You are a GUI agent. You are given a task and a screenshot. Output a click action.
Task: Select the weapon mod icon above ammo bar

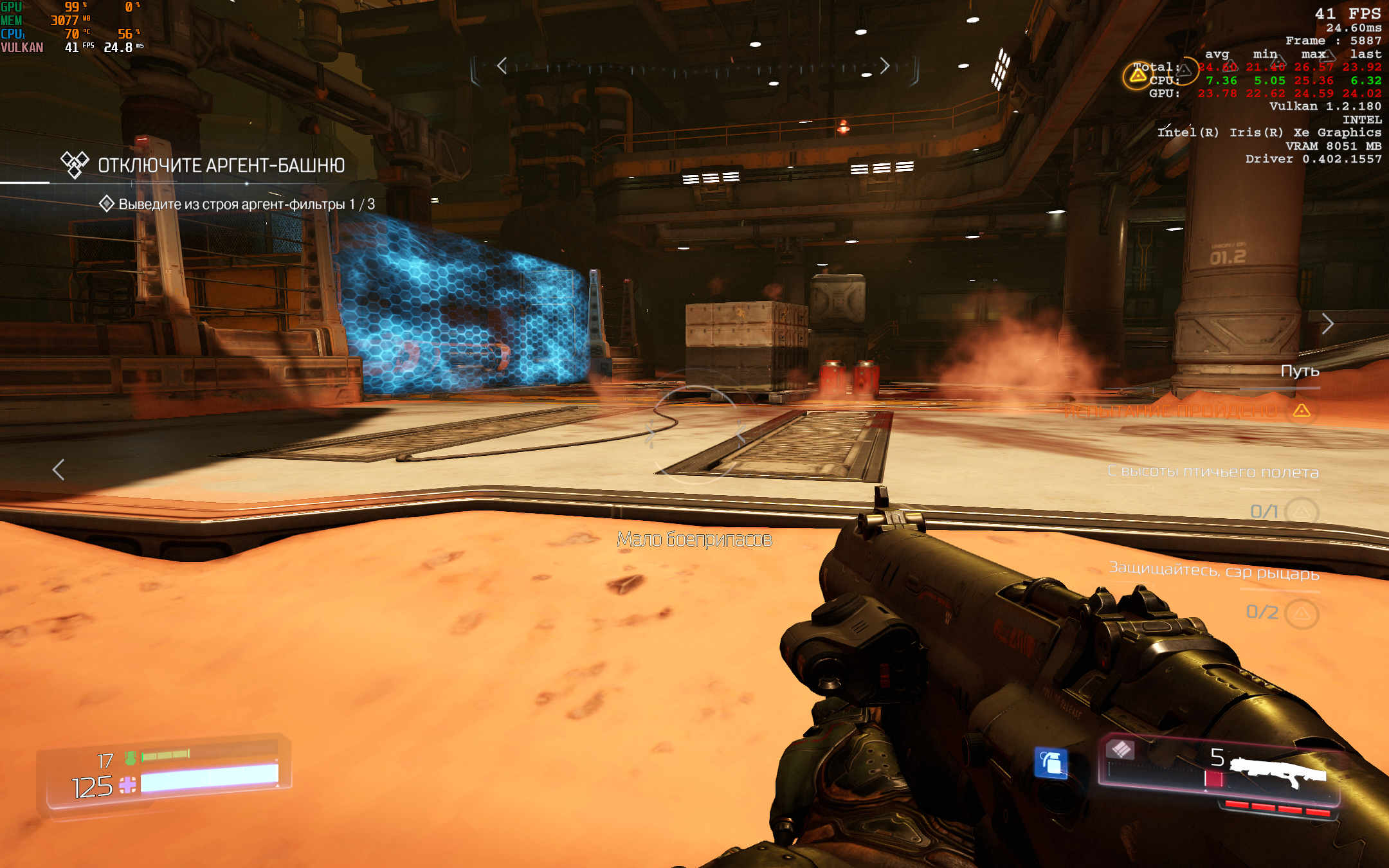click(1121, 749)
